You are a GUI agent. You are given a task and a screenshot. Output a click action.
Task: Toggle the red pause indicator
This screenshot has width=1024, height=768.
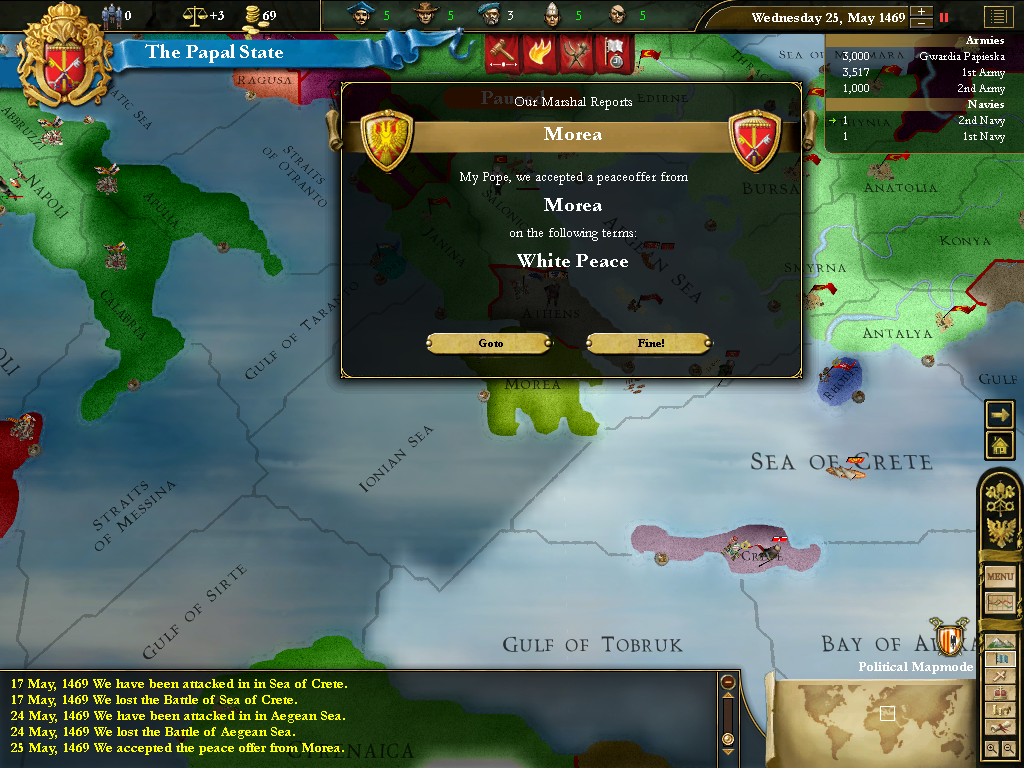[943, 17]
